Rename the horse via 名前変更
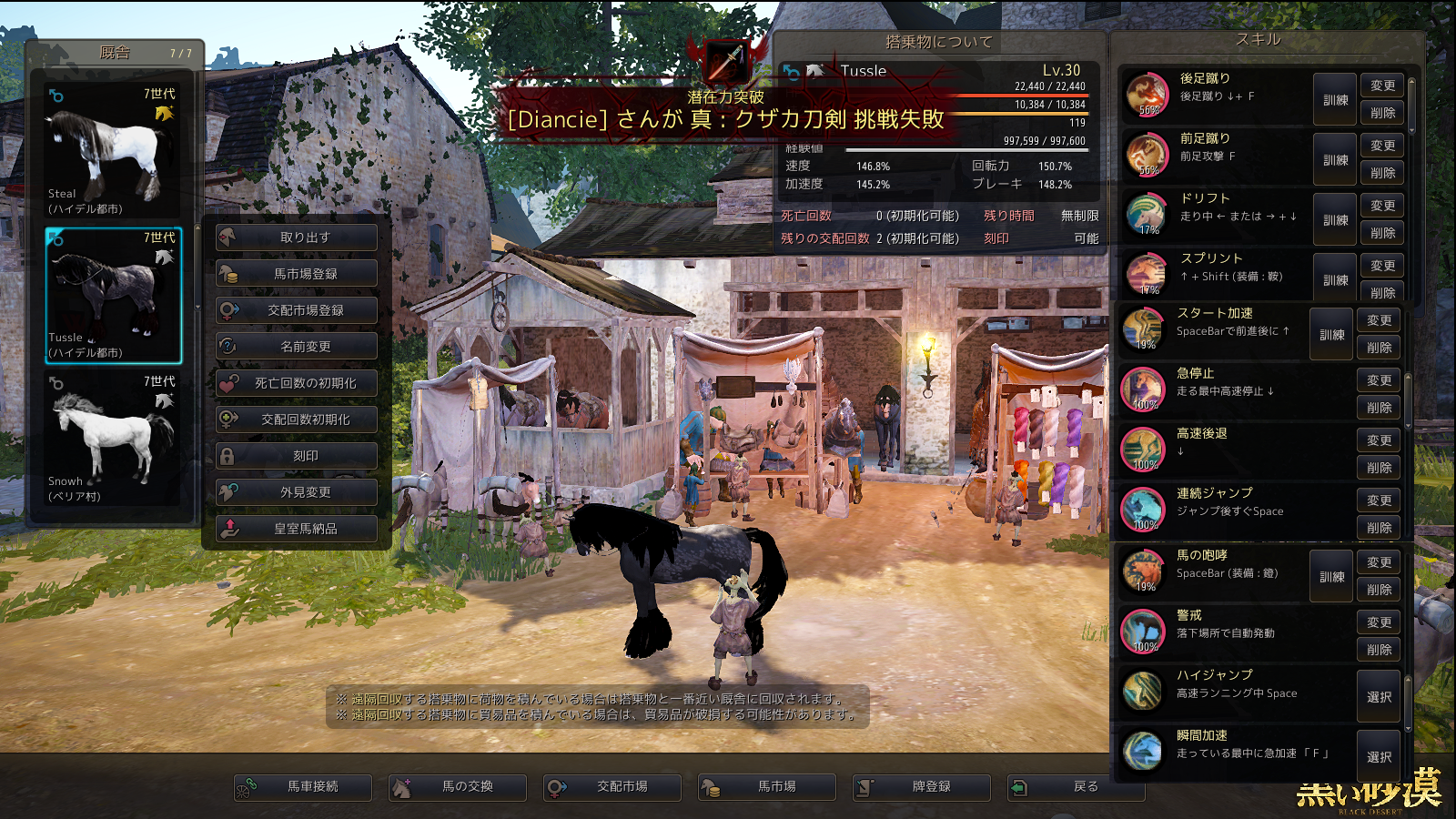The image size is (1456, 819). [x=297, y=347]
